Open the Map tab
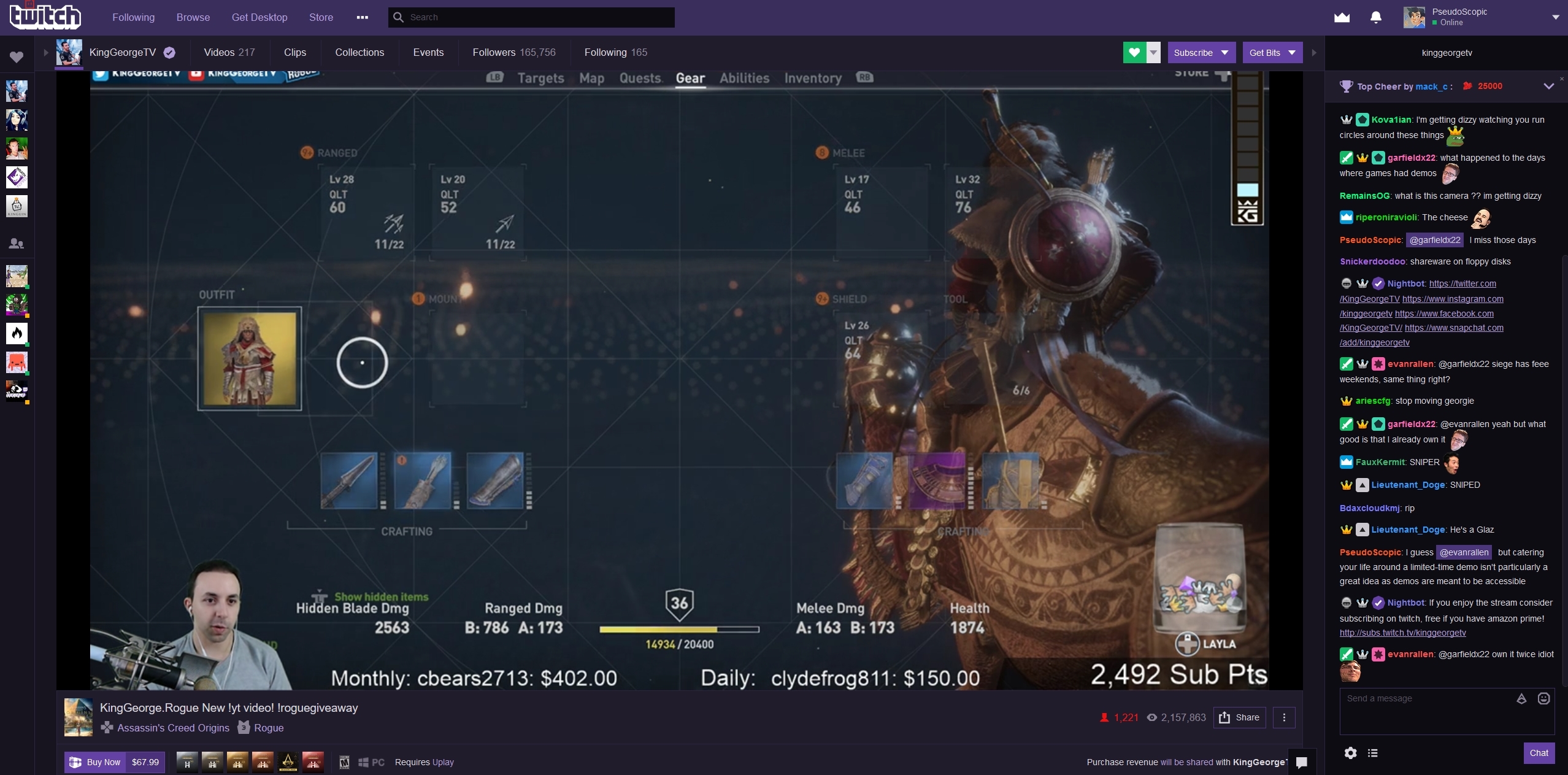Viewport: 1568px width, 775px height. (592, 78)
